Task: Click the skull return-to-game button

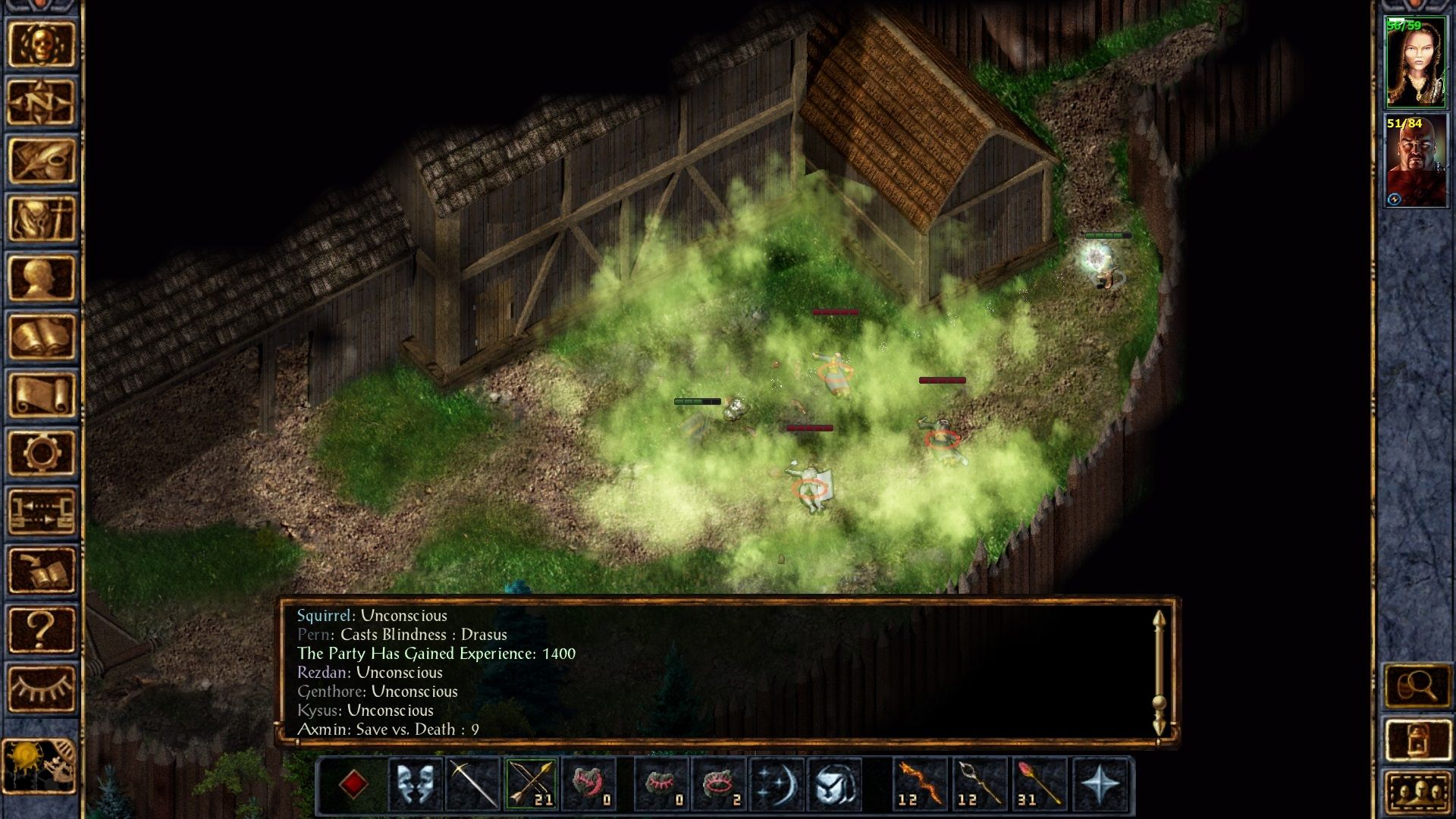Action: 41,44
